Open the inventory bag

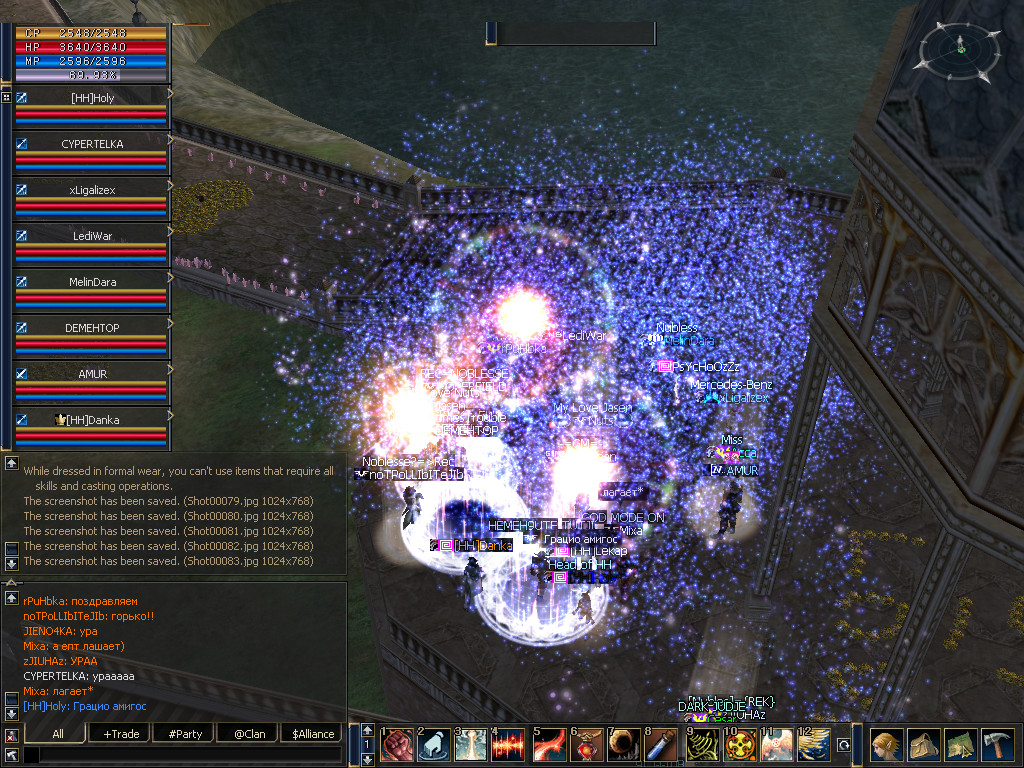pos(923,745)
